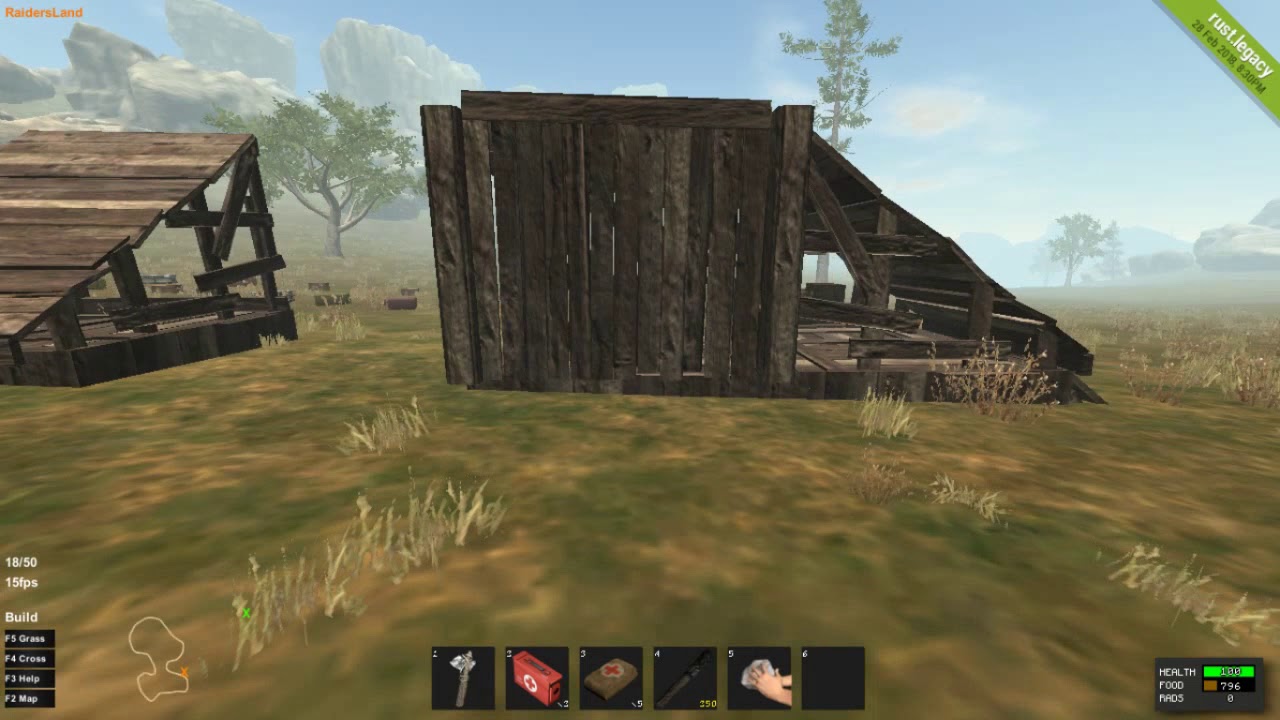The width and height of the screenshot is (1280, 720).
Task: Select the hand holding rock slot
Action: click(x=759, y=678)
